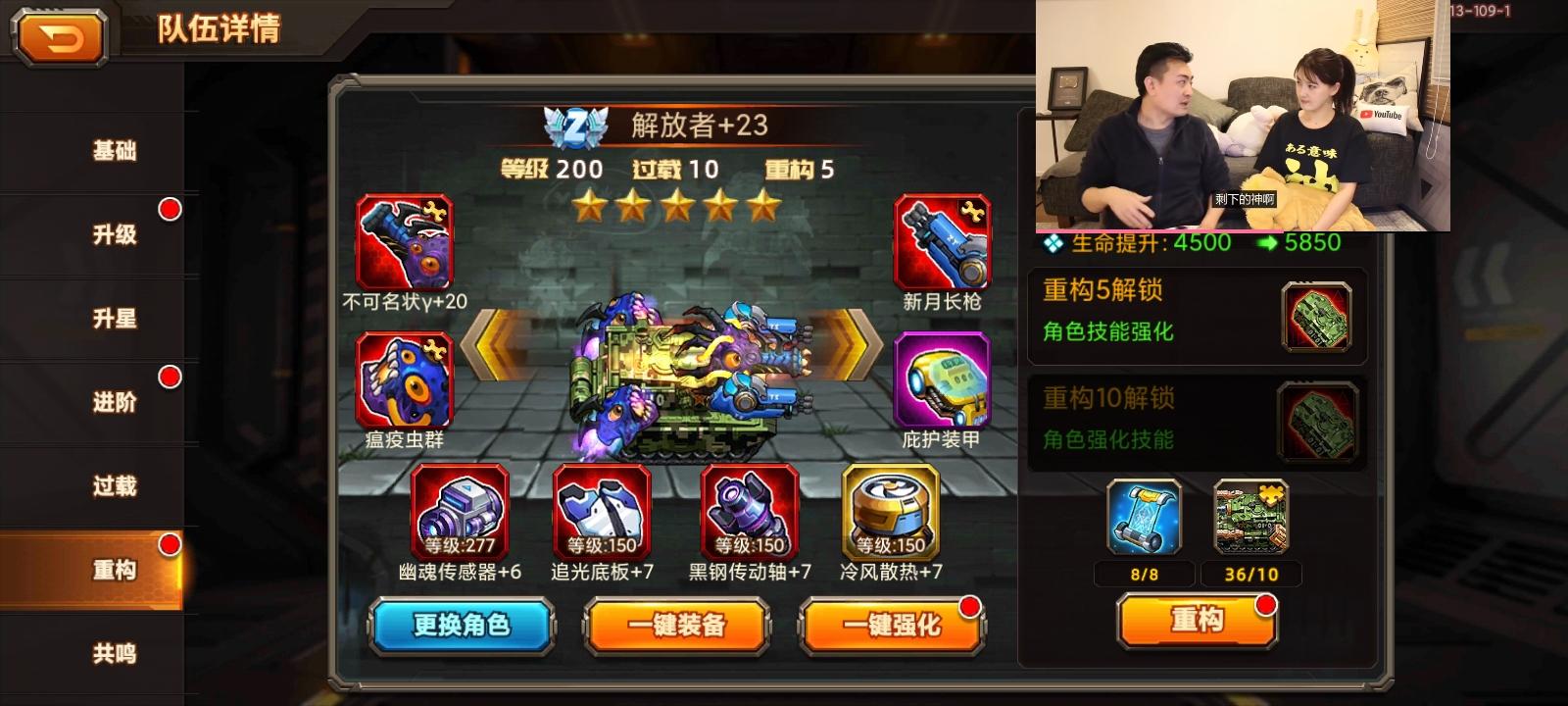Switch to the 过载 tab

tap(116, 485)
